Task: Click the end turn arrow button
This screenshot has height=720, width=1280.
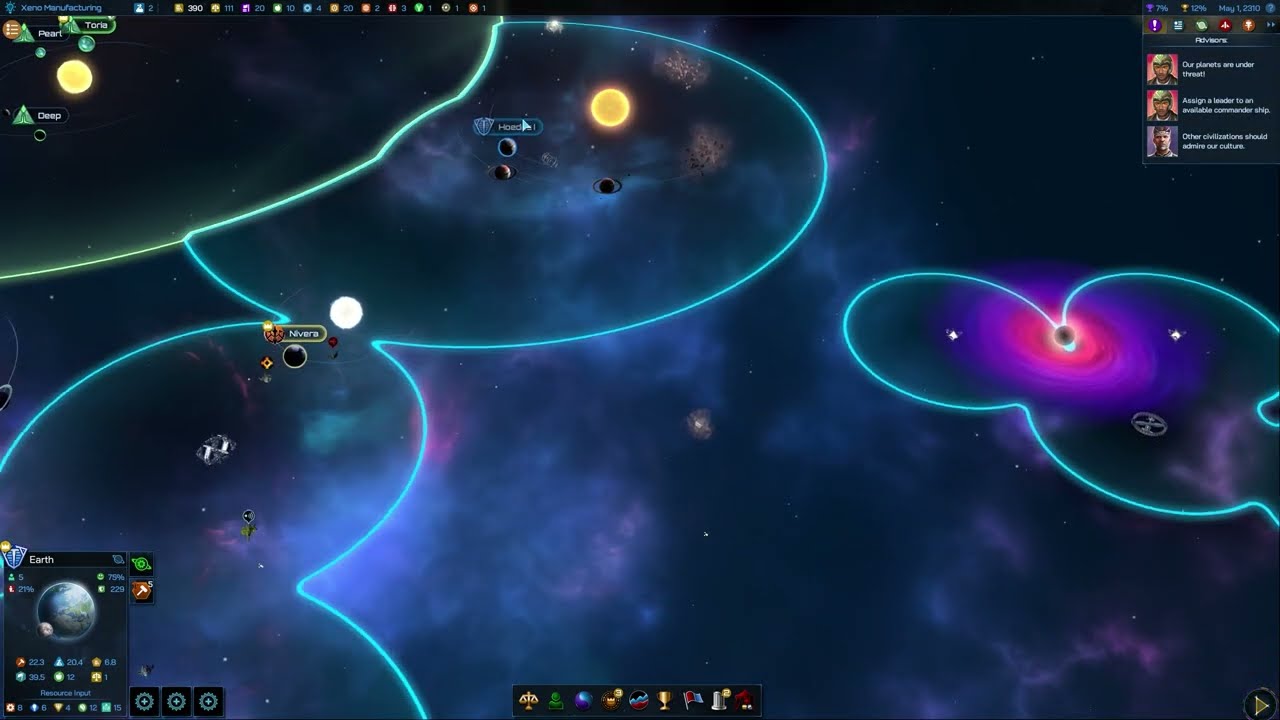Action: pos(1258,703)
